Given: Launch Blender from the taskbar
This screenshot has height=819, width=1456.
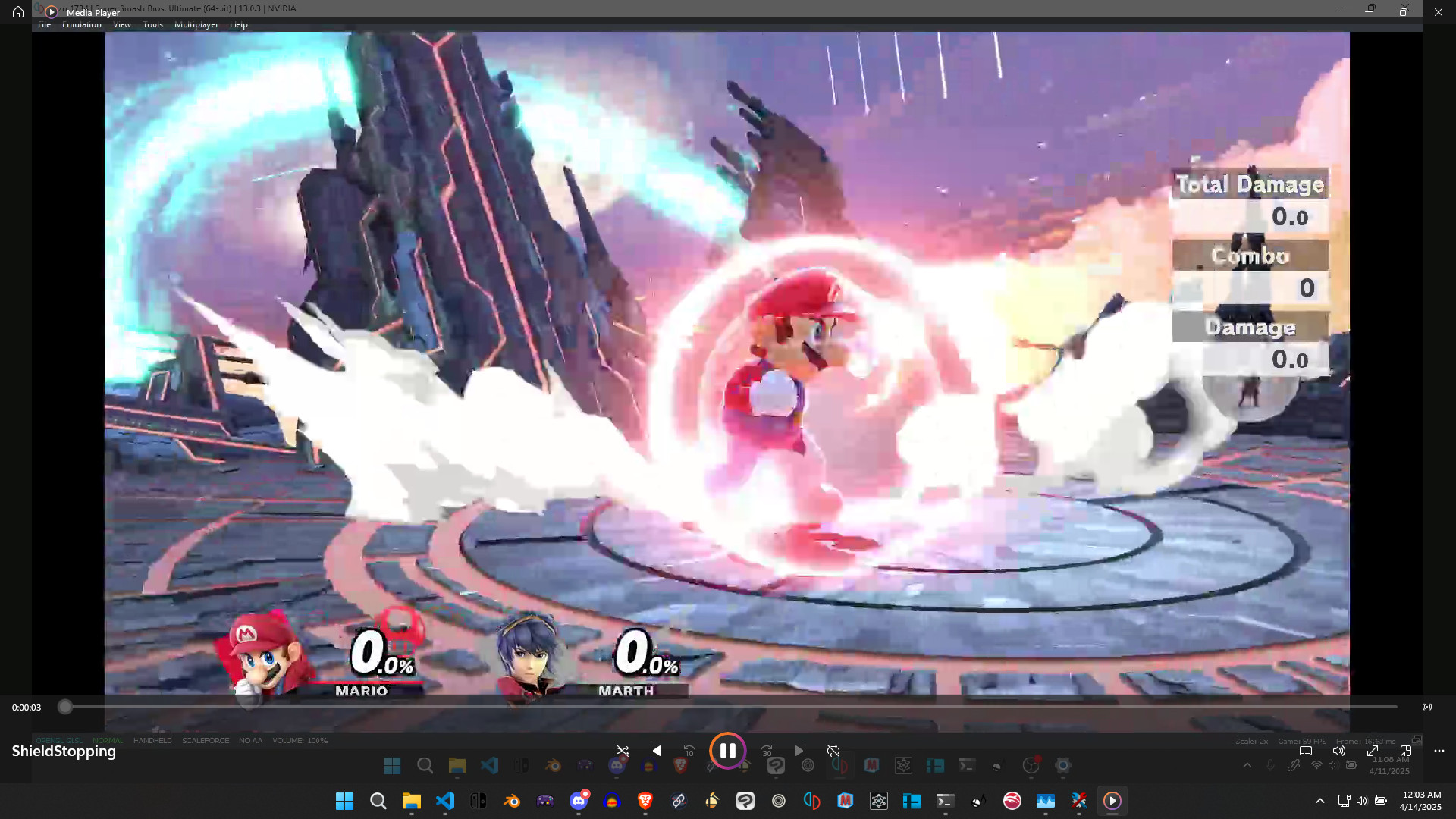Looking at the screenshot, I should 512,801.
